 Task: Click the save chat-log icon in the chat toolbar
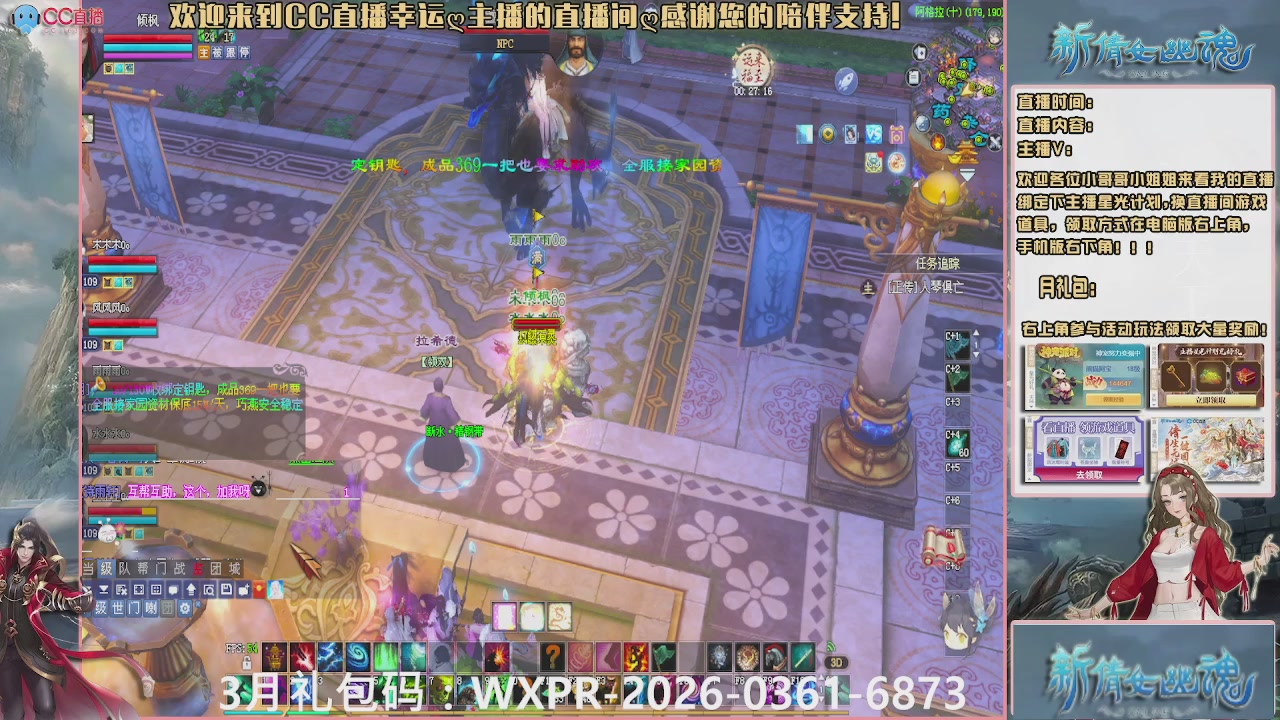[x=227, y=590]
